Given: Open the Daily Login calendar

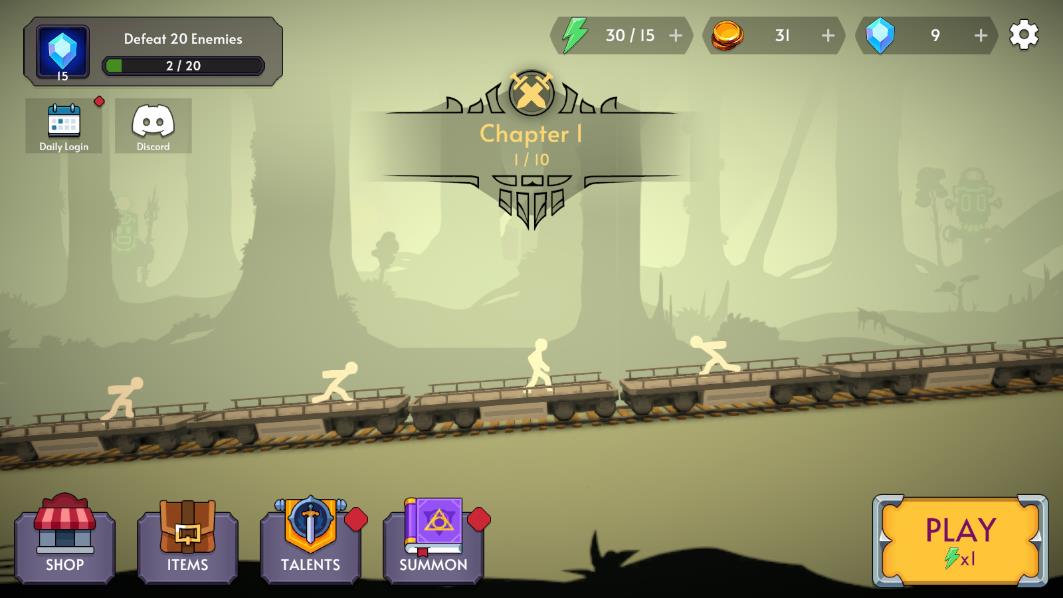Looking at the screenshot, I should 64,126.
